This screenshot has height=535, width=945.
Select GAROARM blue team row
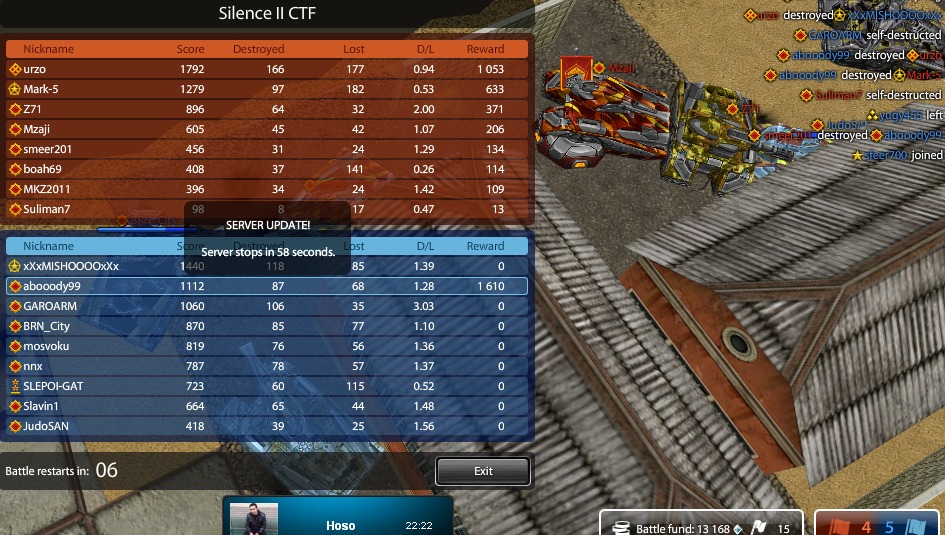pos(267,306)
